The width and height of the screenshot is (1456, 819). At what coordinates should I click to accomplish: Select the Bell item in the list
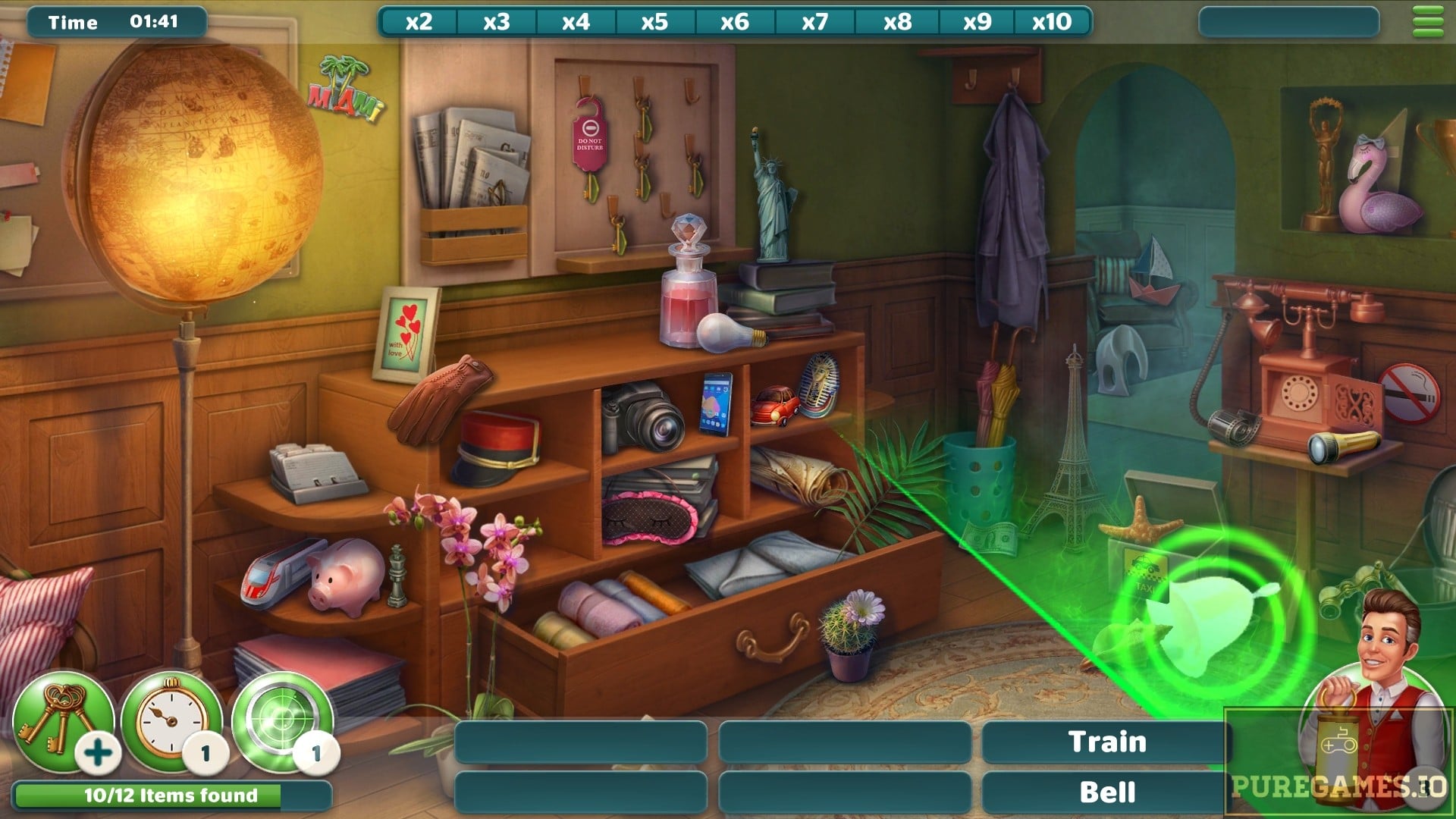pyautogui.click(x=1106, y=792)
